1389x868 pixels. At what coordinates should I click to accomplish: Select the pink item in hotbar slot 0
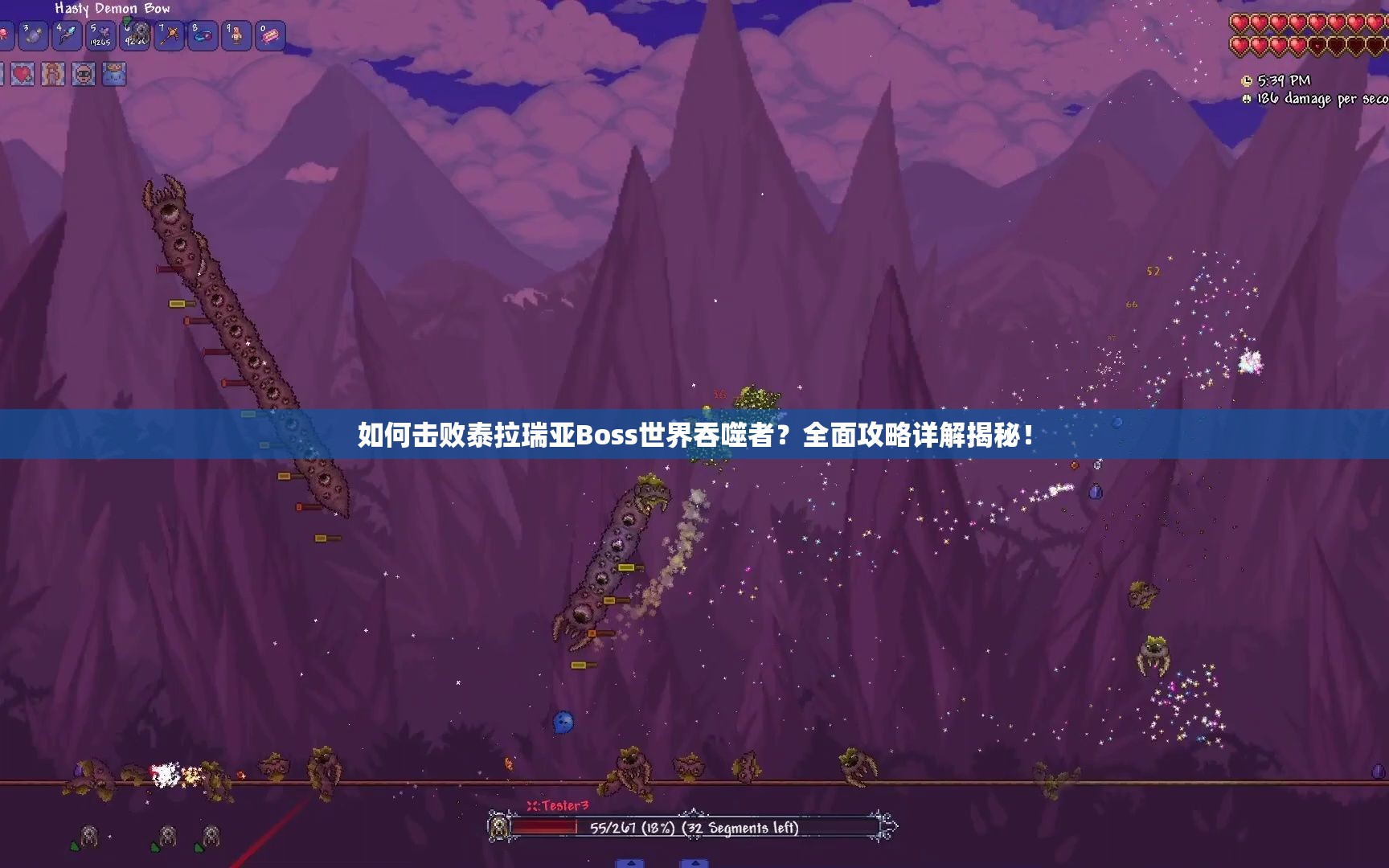[270, 35]
